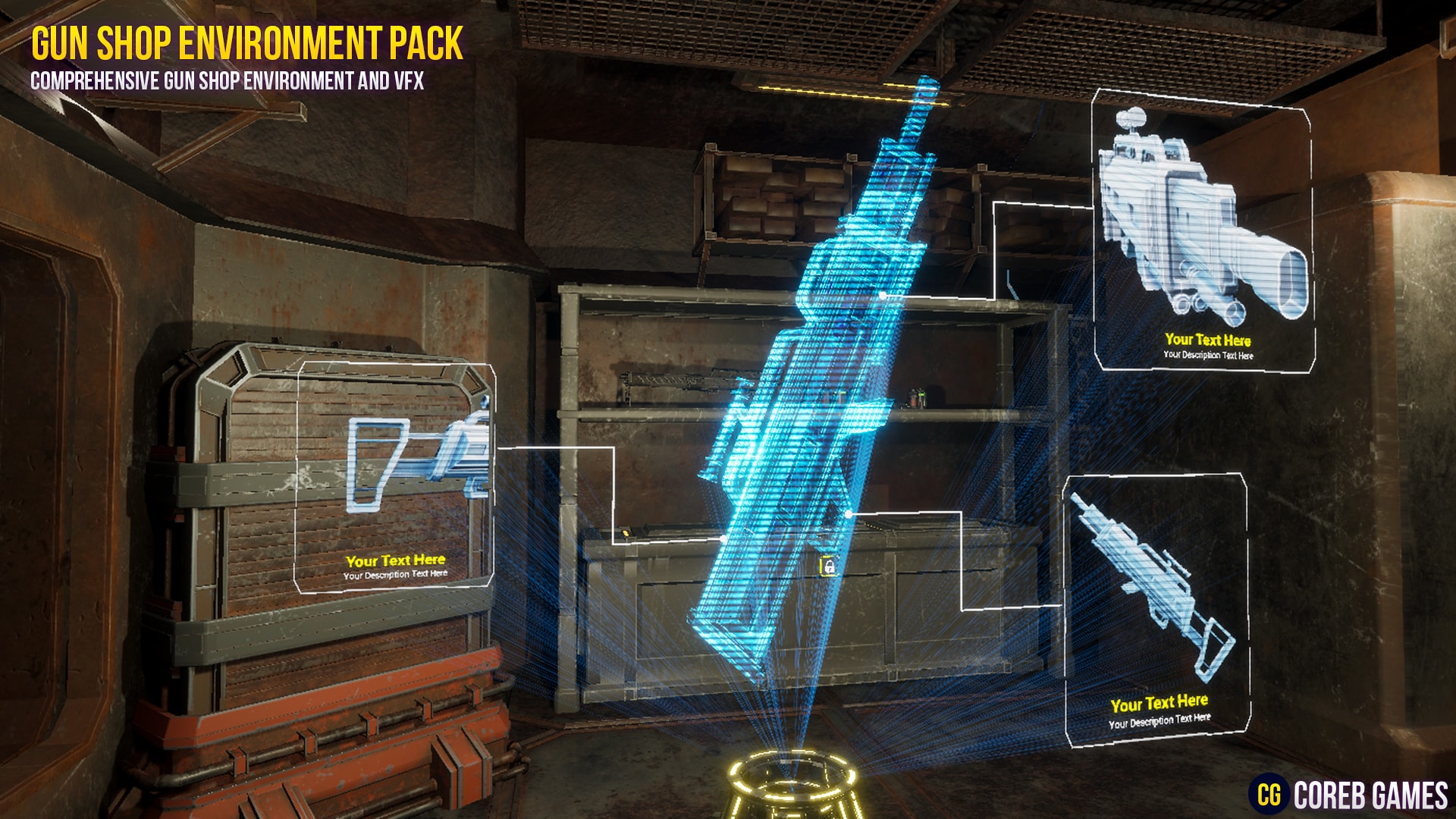This screenshot has height=819, width=1456.
Task: Select the COREB GAMES watermark label
Action: 1373,794
